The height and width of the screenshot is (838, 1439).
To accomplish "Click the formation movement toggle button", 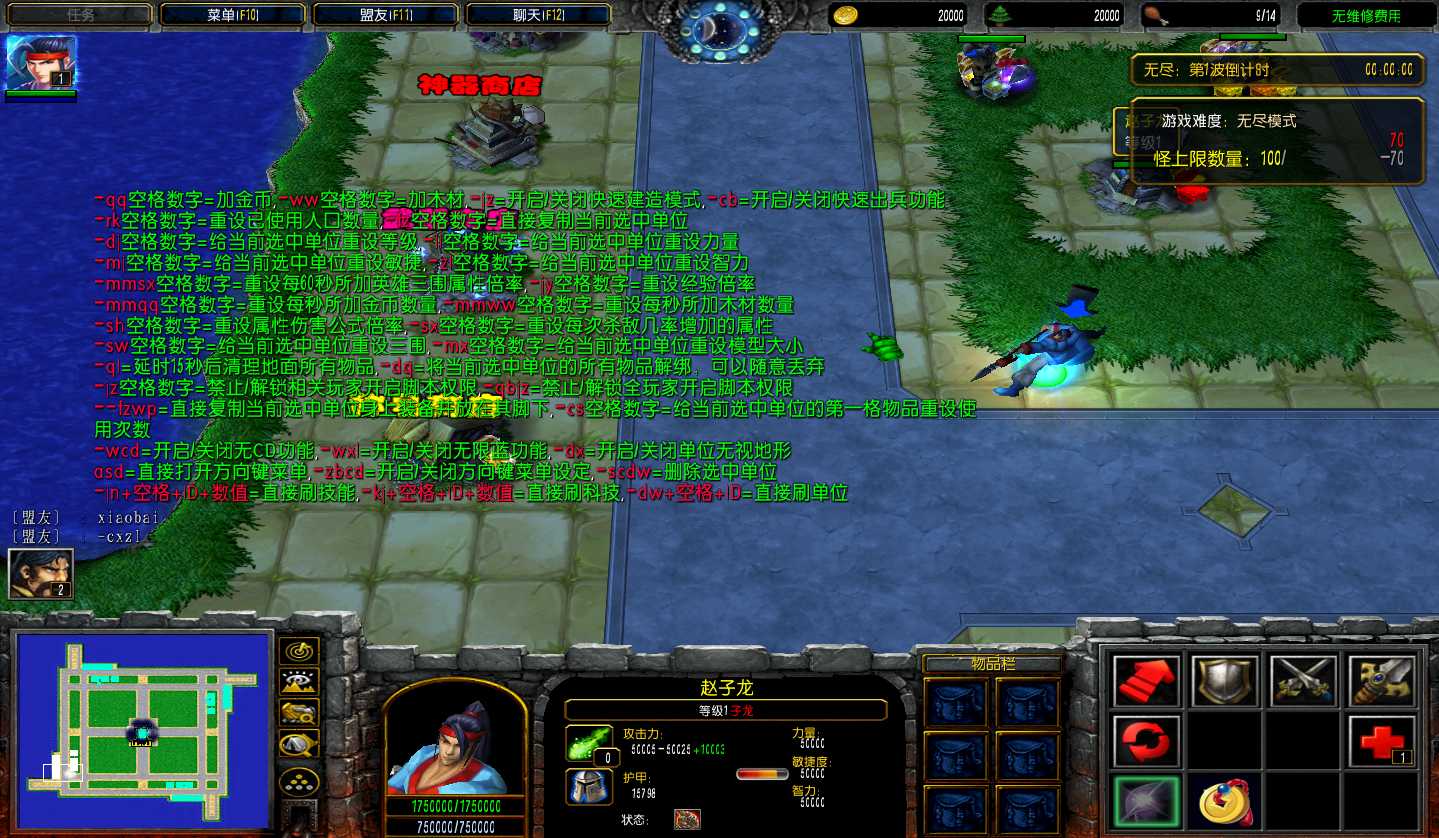I will [299, 781].
